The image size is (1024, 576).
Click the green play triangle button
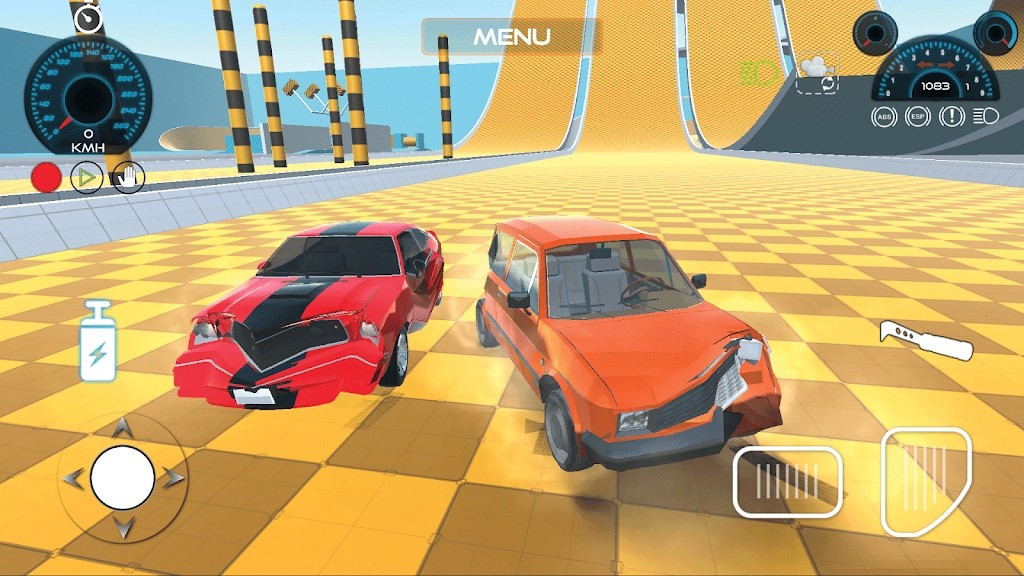[x=87, y=178]
